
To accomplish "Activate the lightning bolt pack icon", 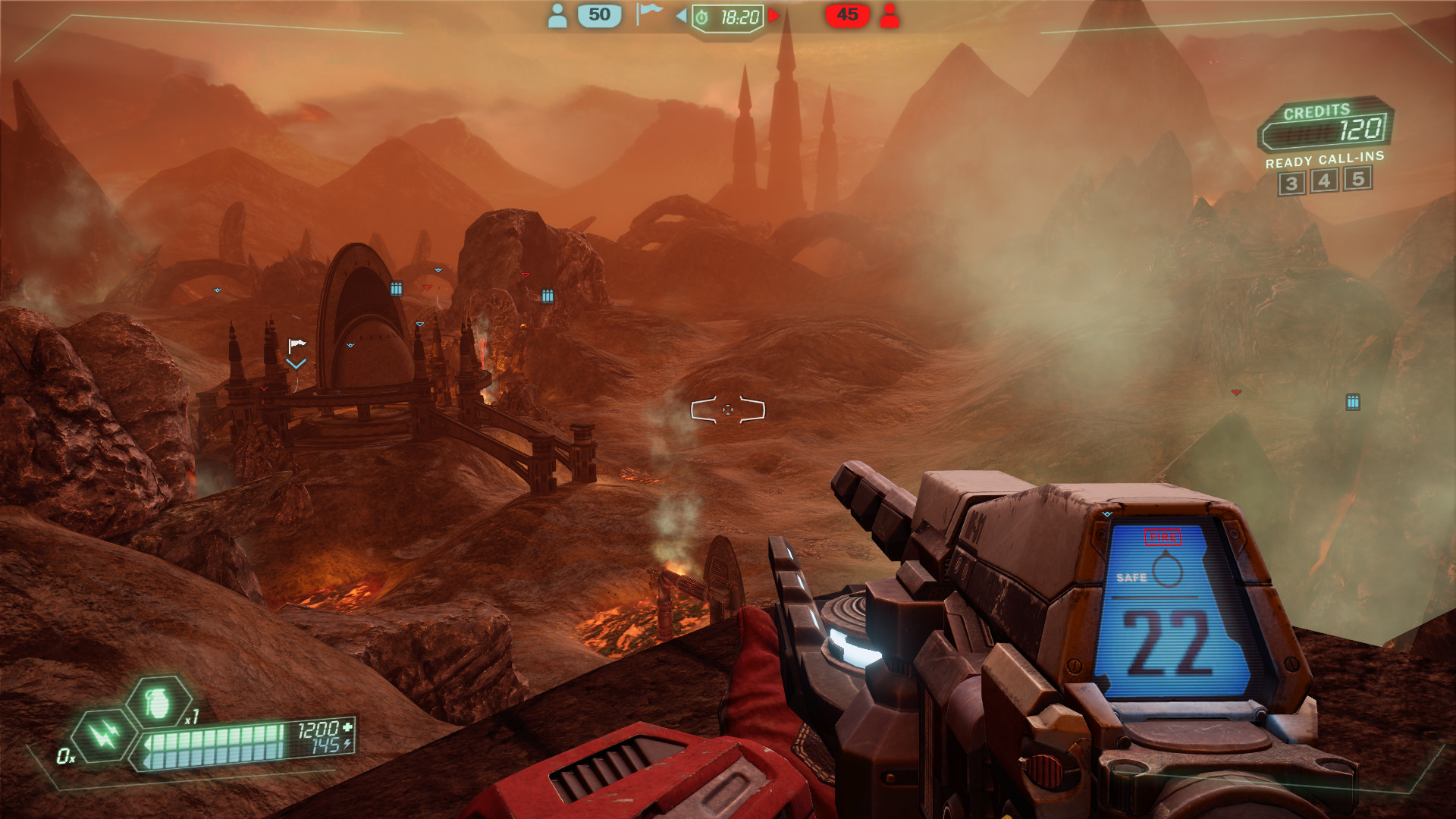I will (104, 734).
